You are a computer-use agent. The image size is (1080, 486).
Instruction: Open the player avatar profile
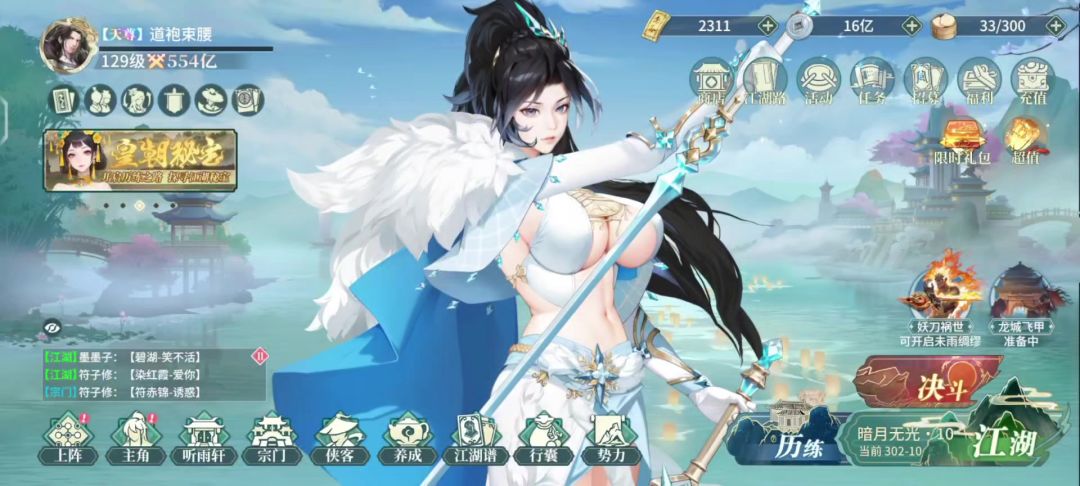[x=63, y=46]
